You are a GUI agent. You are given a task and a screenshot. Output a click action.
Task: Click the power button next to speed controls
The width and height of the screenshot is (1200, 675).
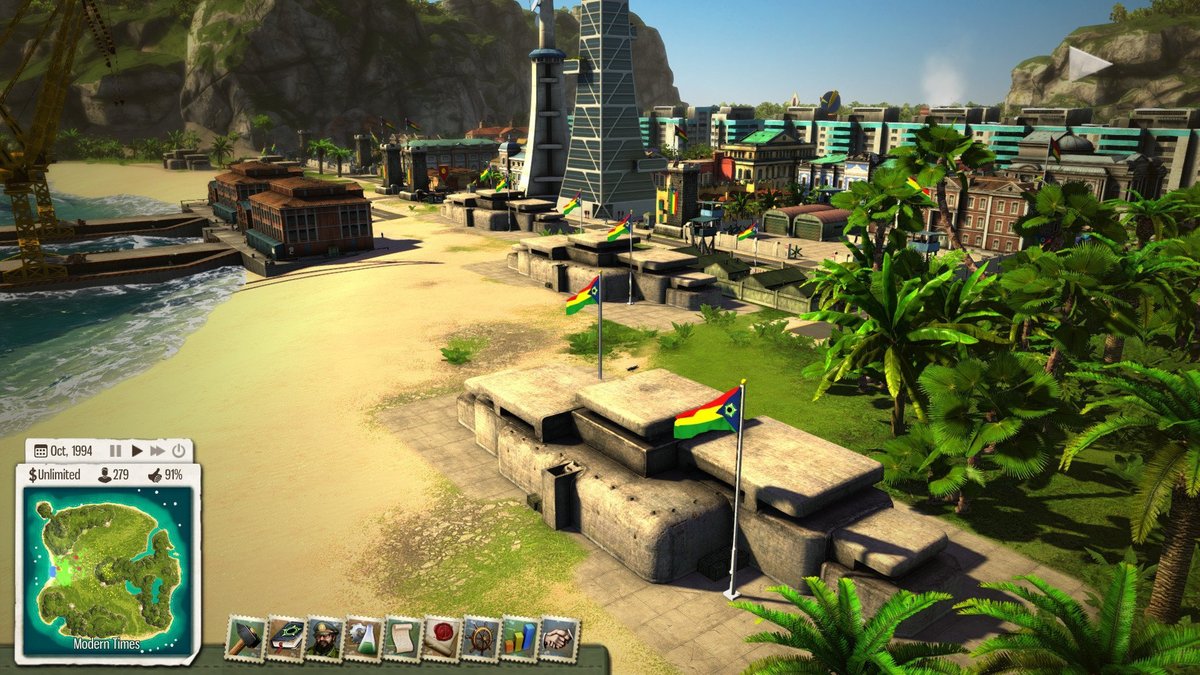pos(178,451)
